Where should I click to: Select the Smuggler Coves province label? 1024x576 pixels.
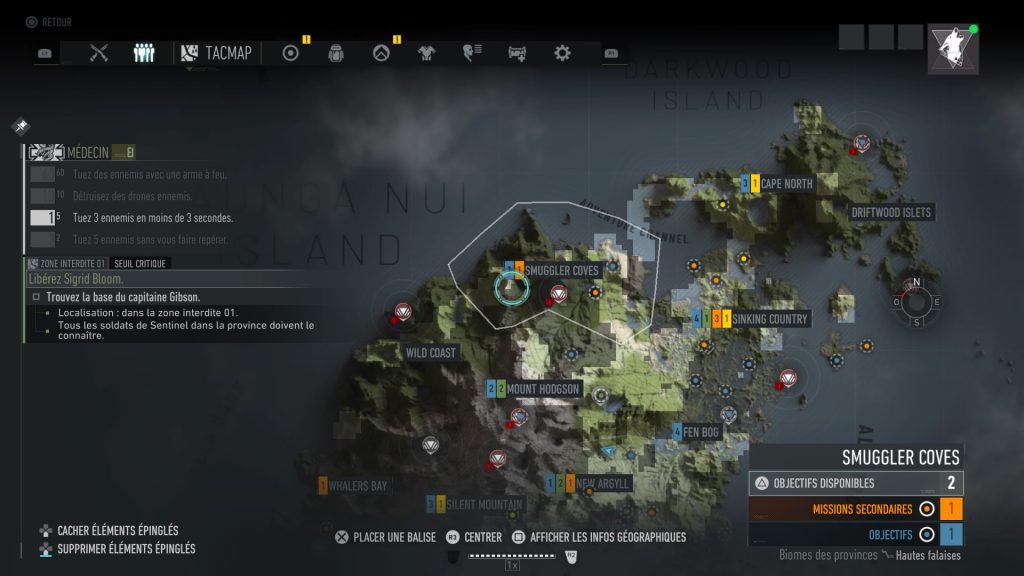pyautogui.click(x=561, y=270)
